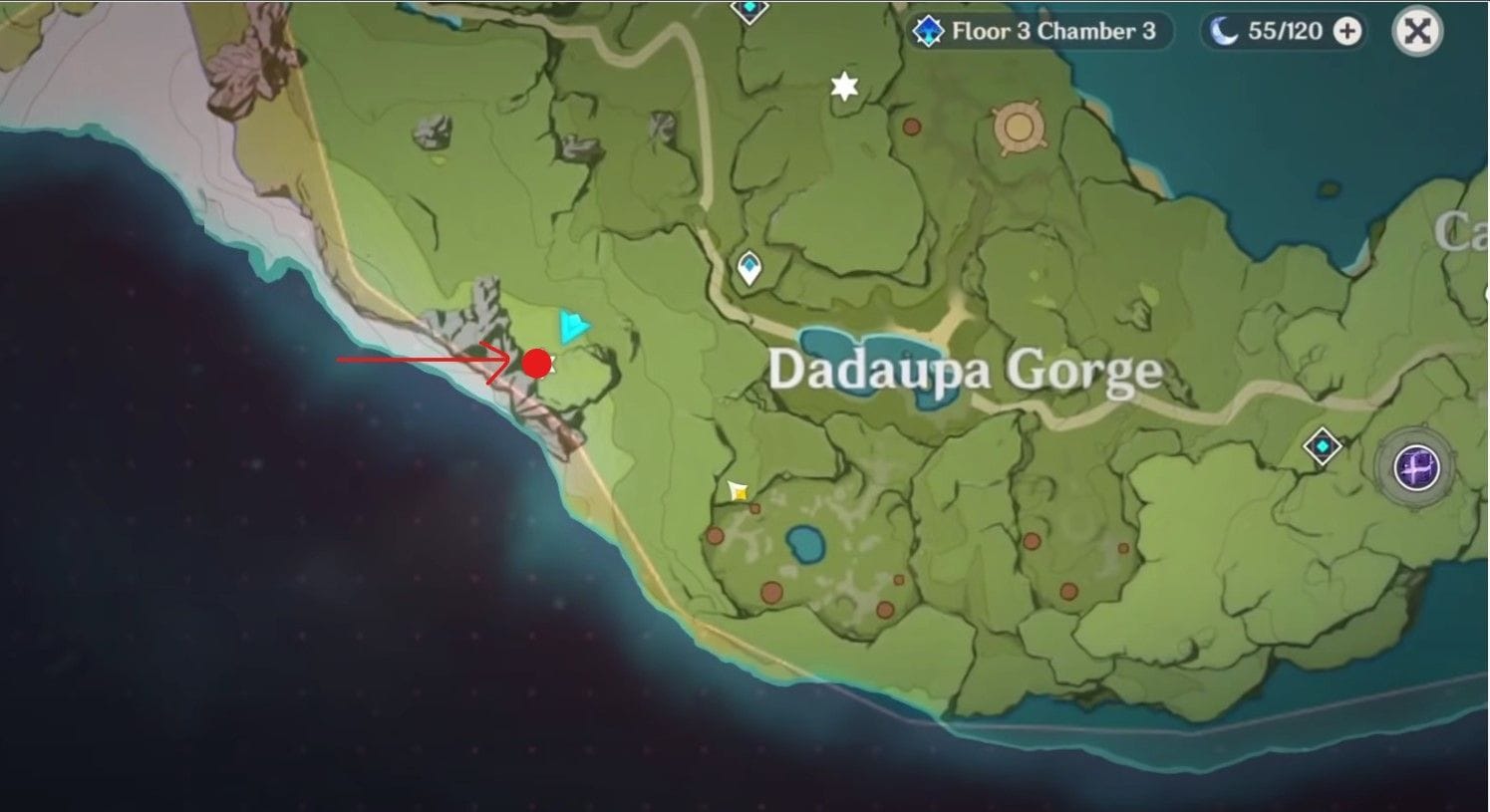The image size is (1490, 812).
Task: Select the orange Statue of The Seven icon
Action: click(1019, 129)
